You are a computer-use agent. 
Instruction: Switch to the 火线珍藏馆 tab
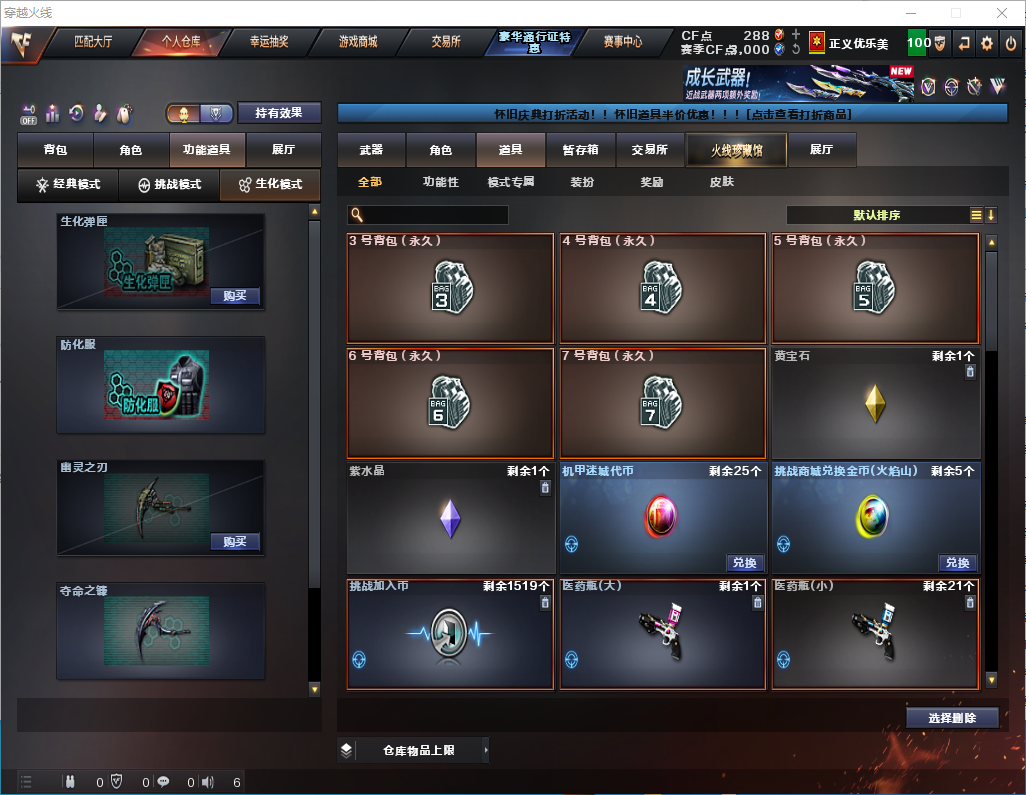pyautogui.click(x=736, y=150)
